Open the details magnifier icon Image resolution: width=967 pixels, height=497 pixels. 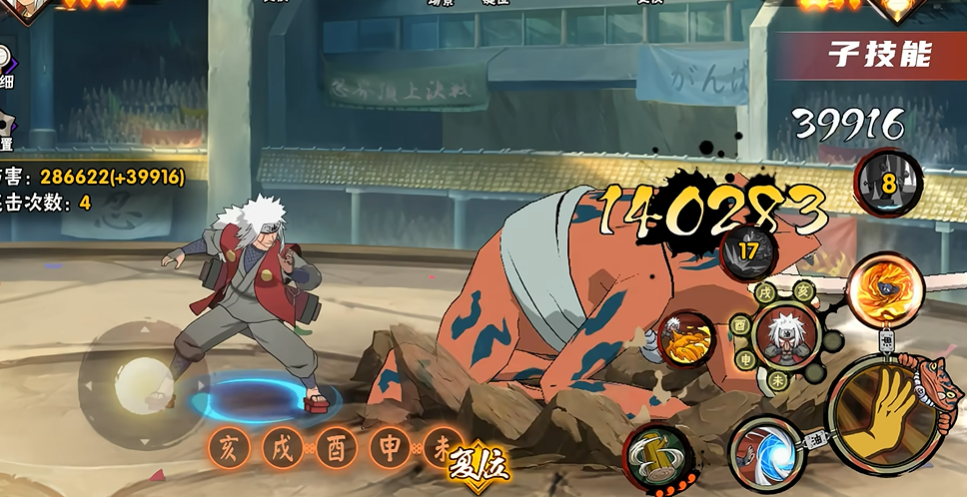[5, 60]
